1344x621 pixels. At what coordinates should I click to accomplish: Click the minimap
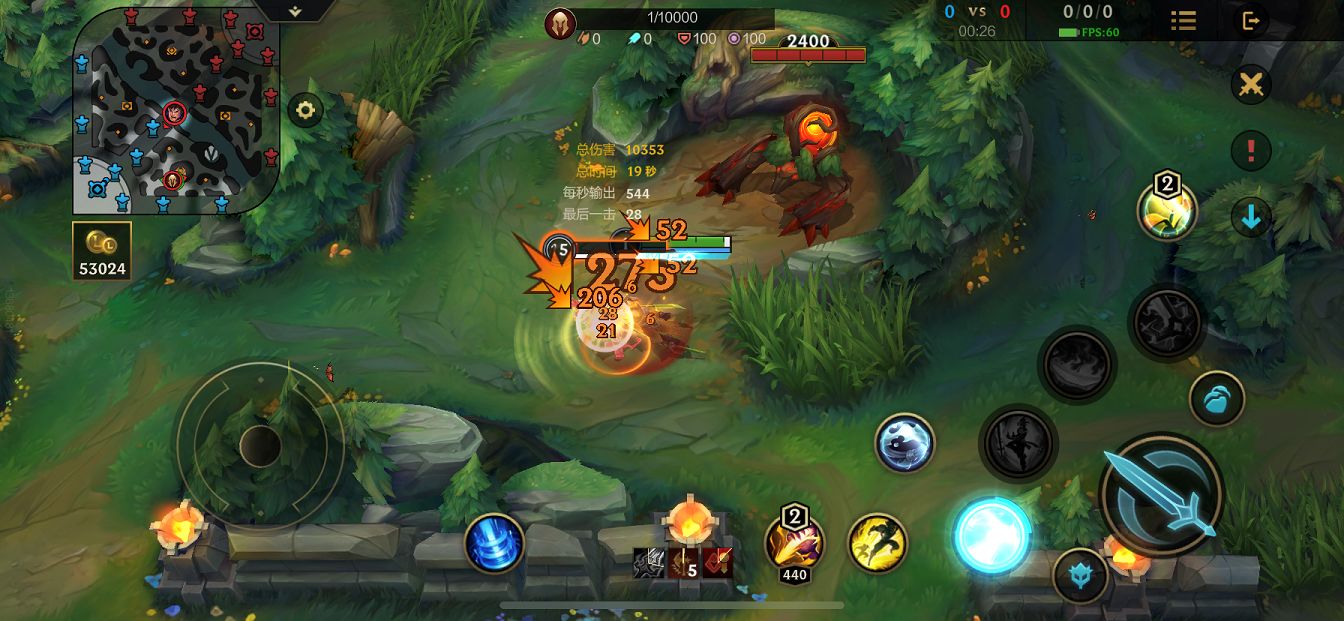[x=174, y=110]
